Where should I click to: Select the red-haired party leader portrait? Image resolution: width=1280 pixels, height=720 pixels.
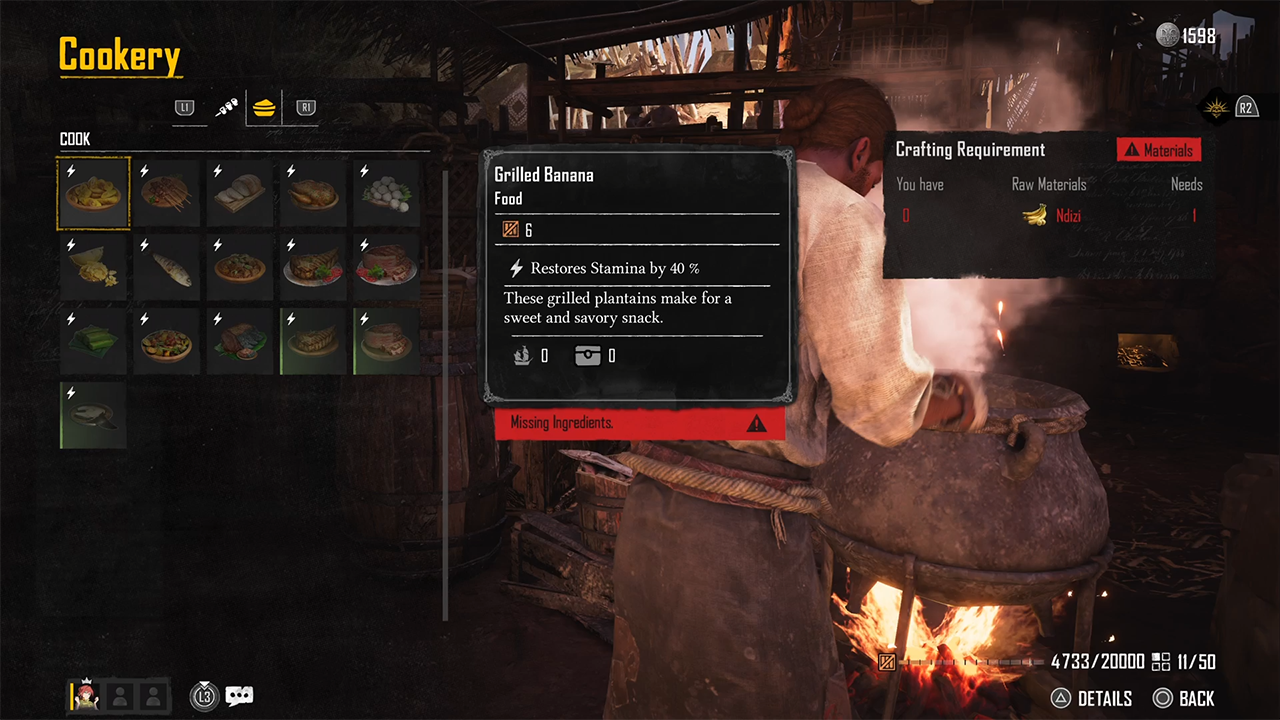(x=84, y=696)
